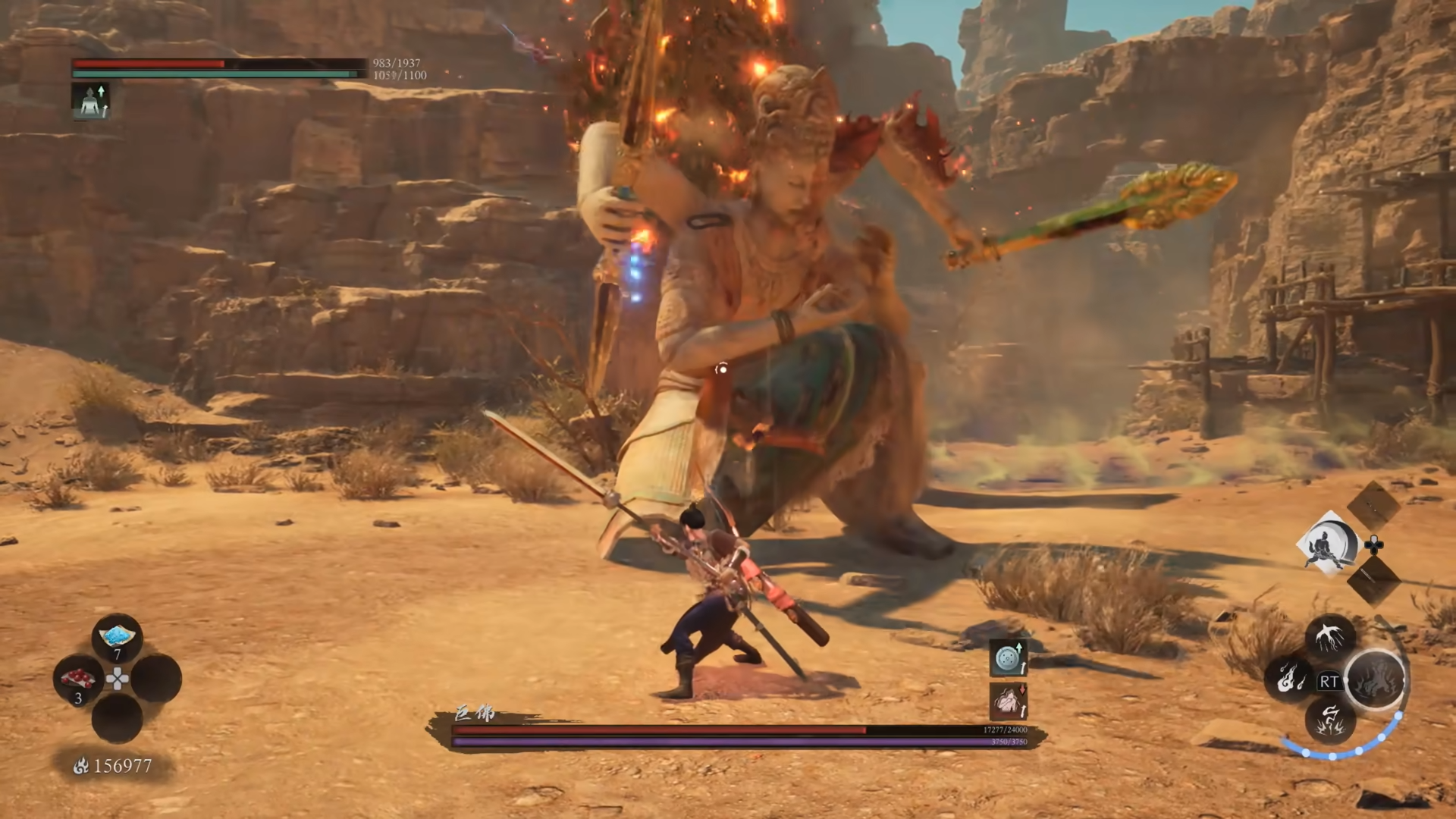The height and width of the screenshot is (819, 1456).
Task: Cast the lightning bolt skill icon
Action: pos(1331,719)
